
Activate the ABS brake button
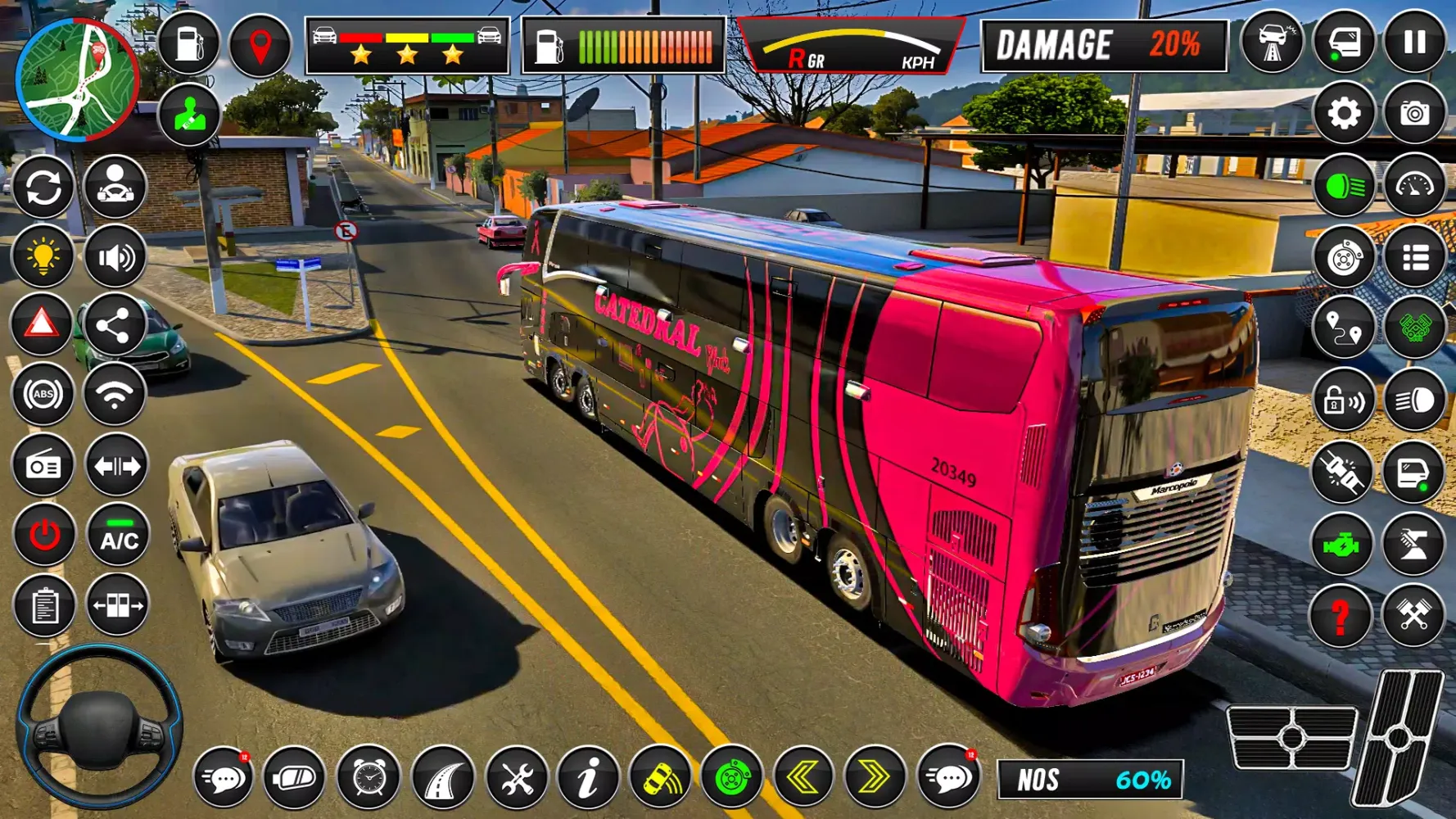point(43,395)
